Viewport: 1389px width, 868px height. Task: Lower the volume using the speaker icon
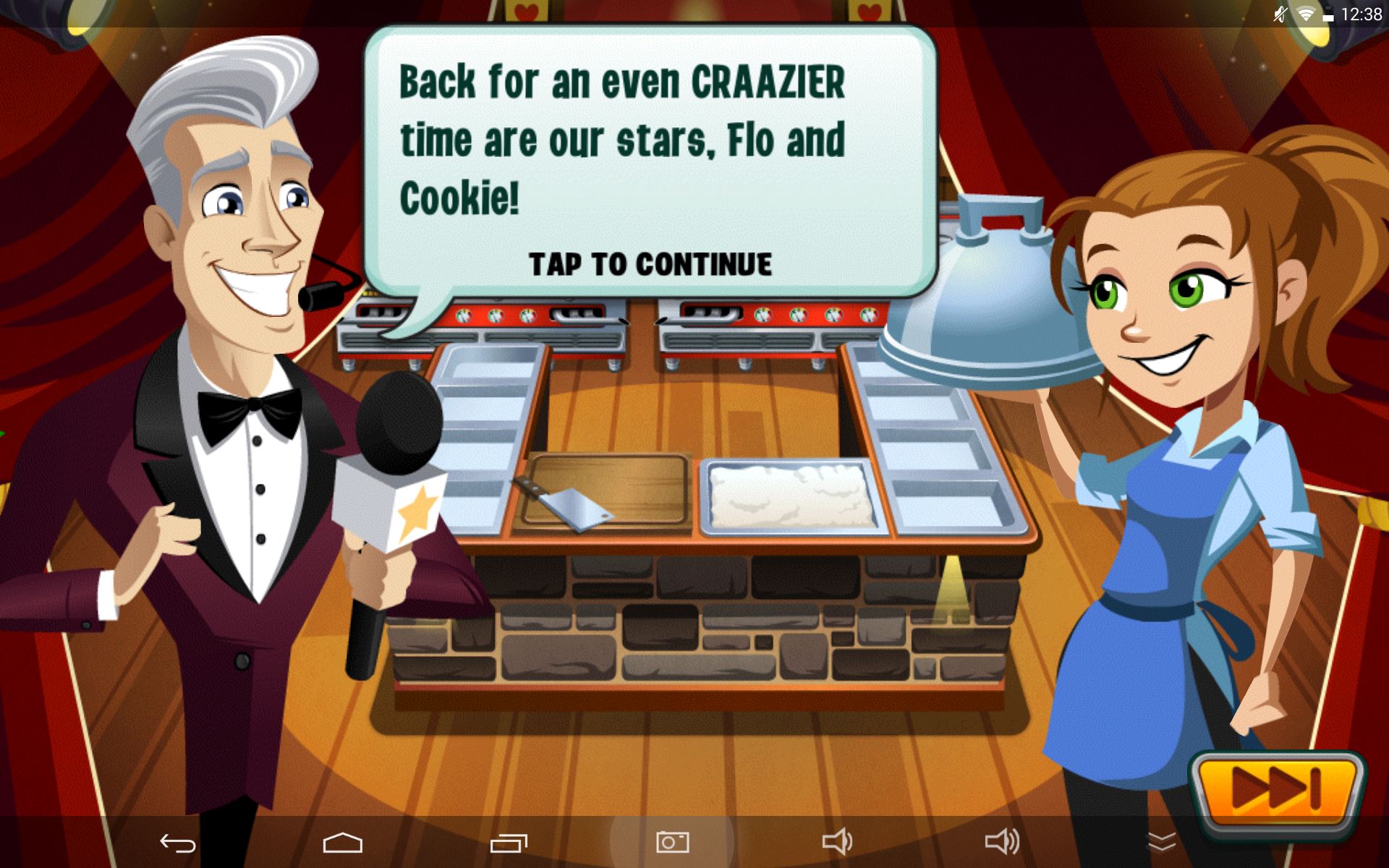coord(837,842)
